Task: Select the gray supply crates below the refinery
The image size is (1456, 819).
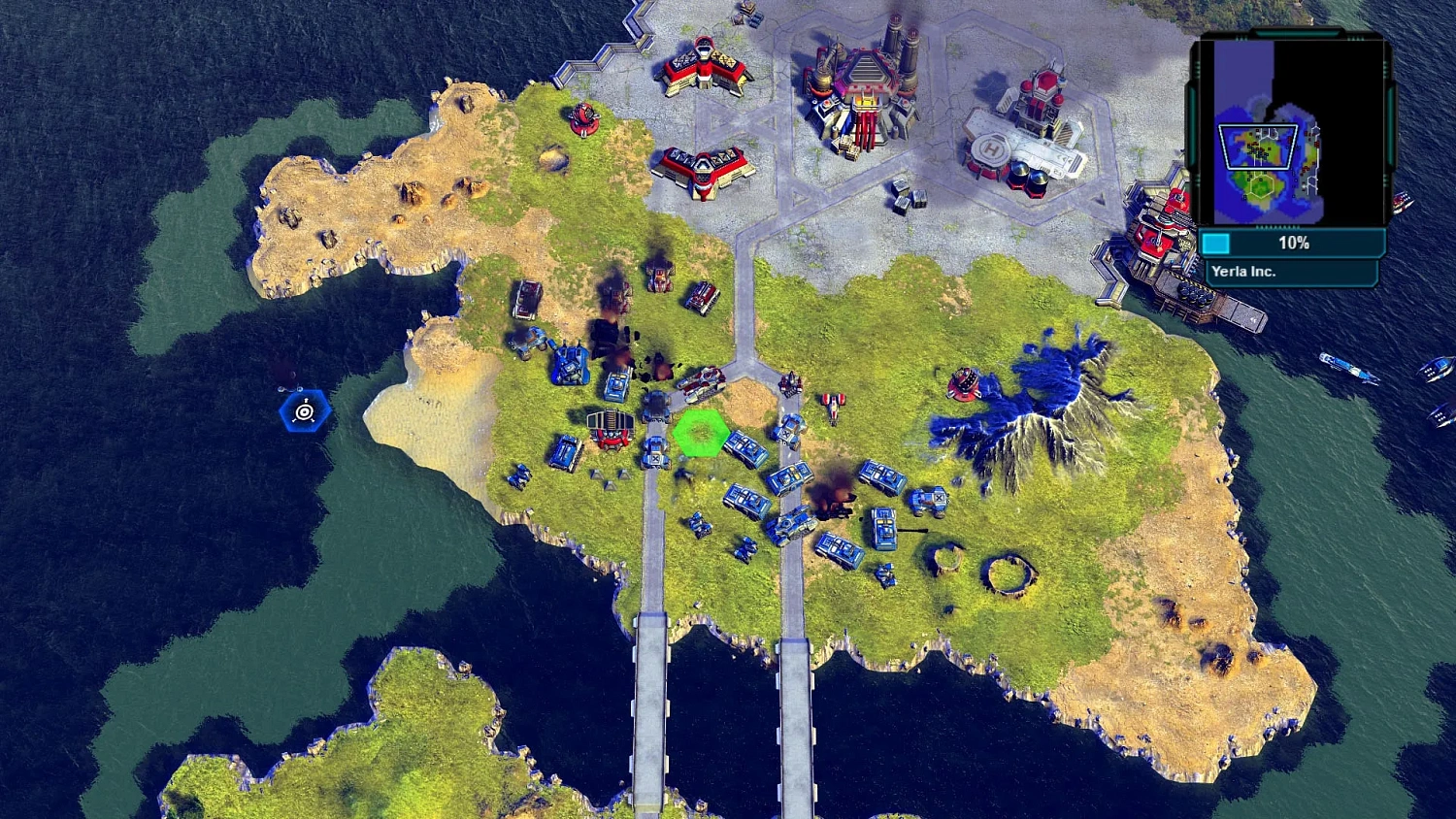Action: point(905,194)
